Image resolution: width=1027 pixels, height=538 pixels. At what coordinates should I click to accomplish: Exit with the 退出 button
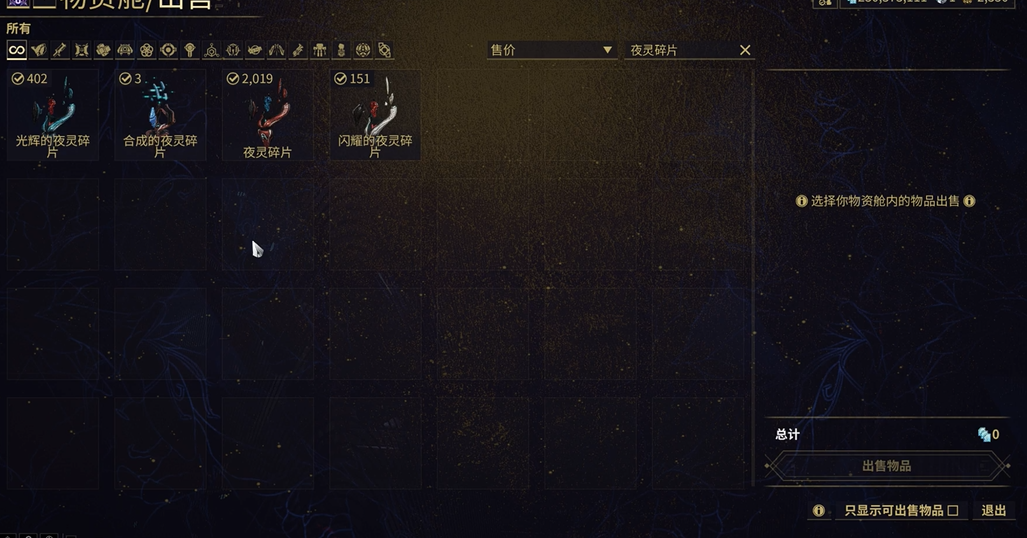click(x=994, y=511)
